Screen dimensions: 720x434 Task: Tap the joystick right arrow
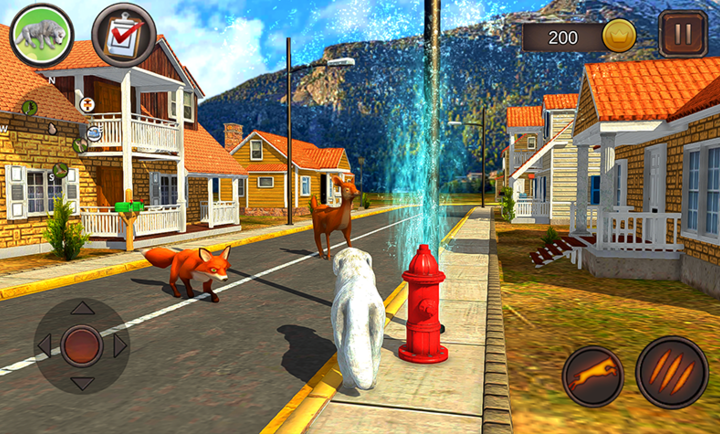120,346
